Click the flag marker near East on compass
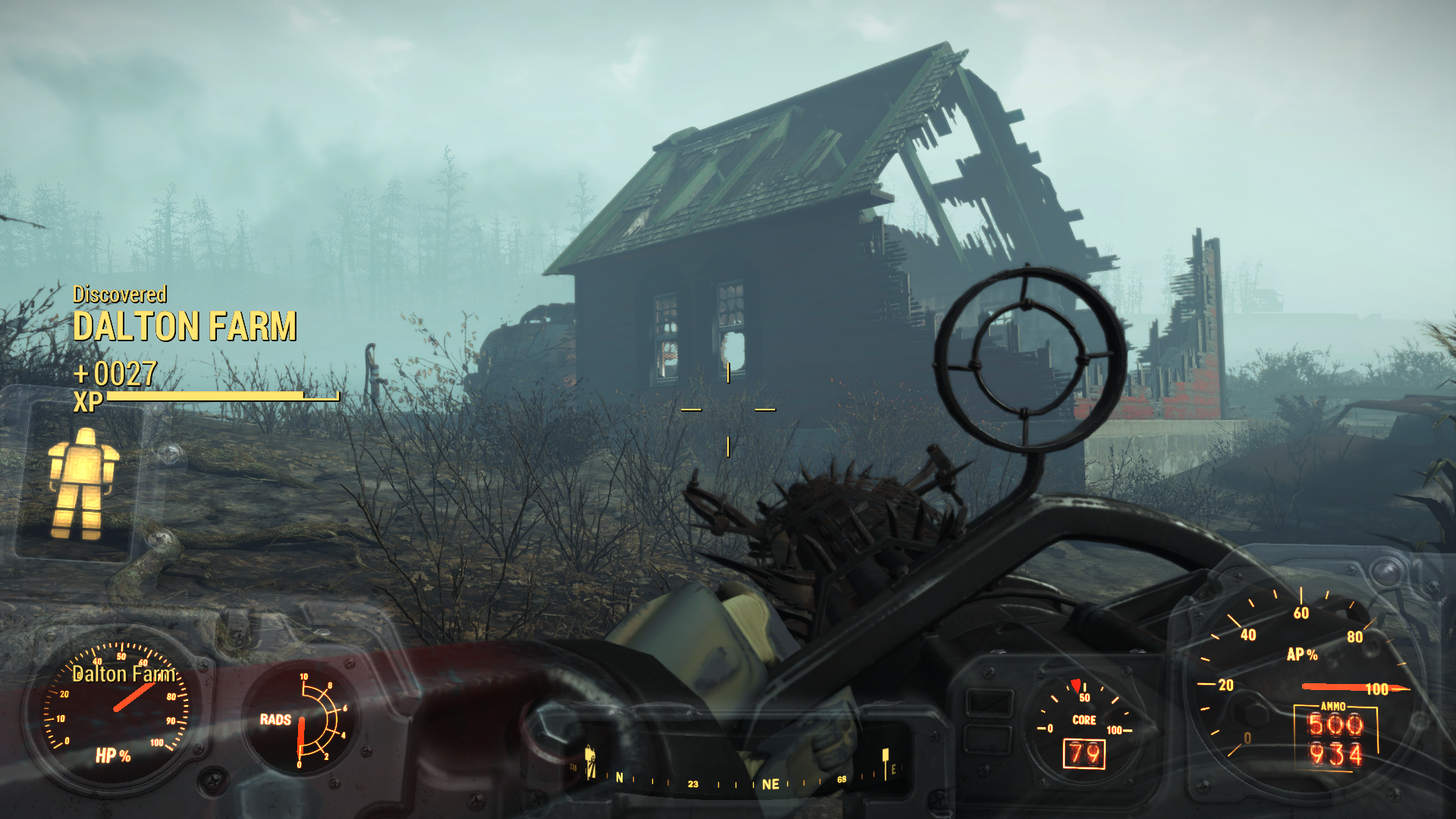 click(x=885, y=760)
